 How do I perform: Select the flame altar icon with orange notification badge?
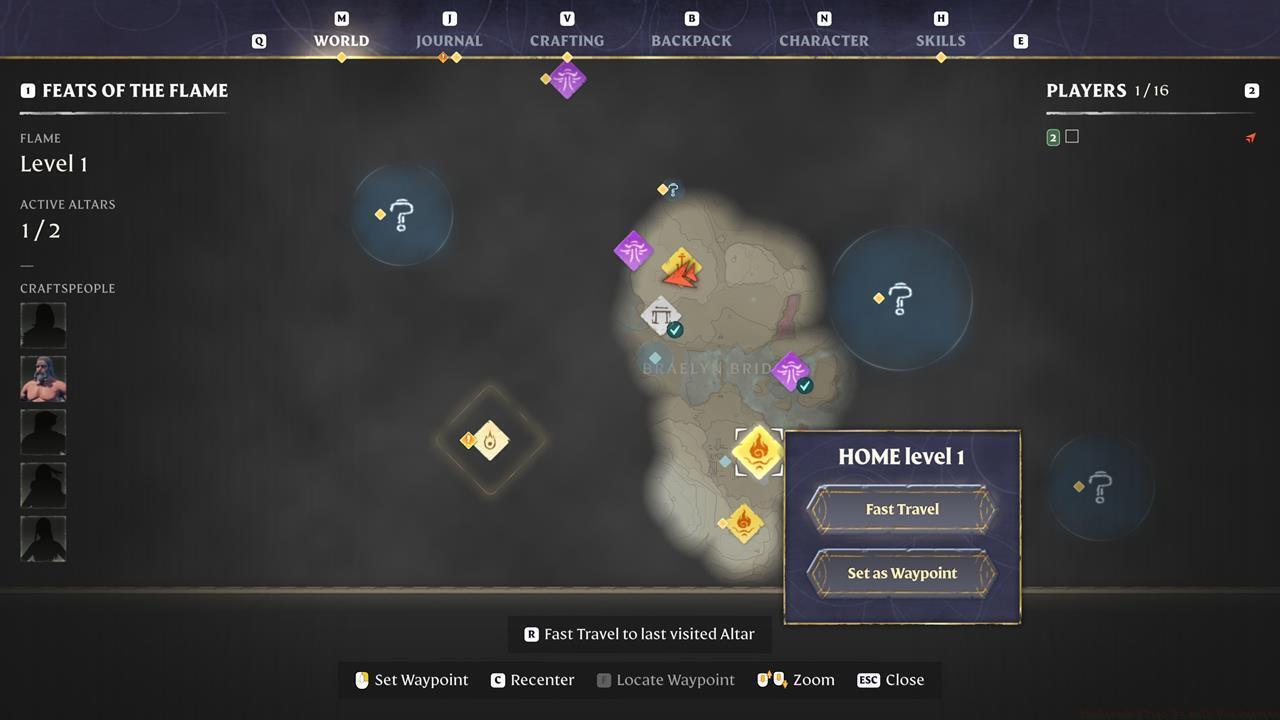click(x=488, y=441)
